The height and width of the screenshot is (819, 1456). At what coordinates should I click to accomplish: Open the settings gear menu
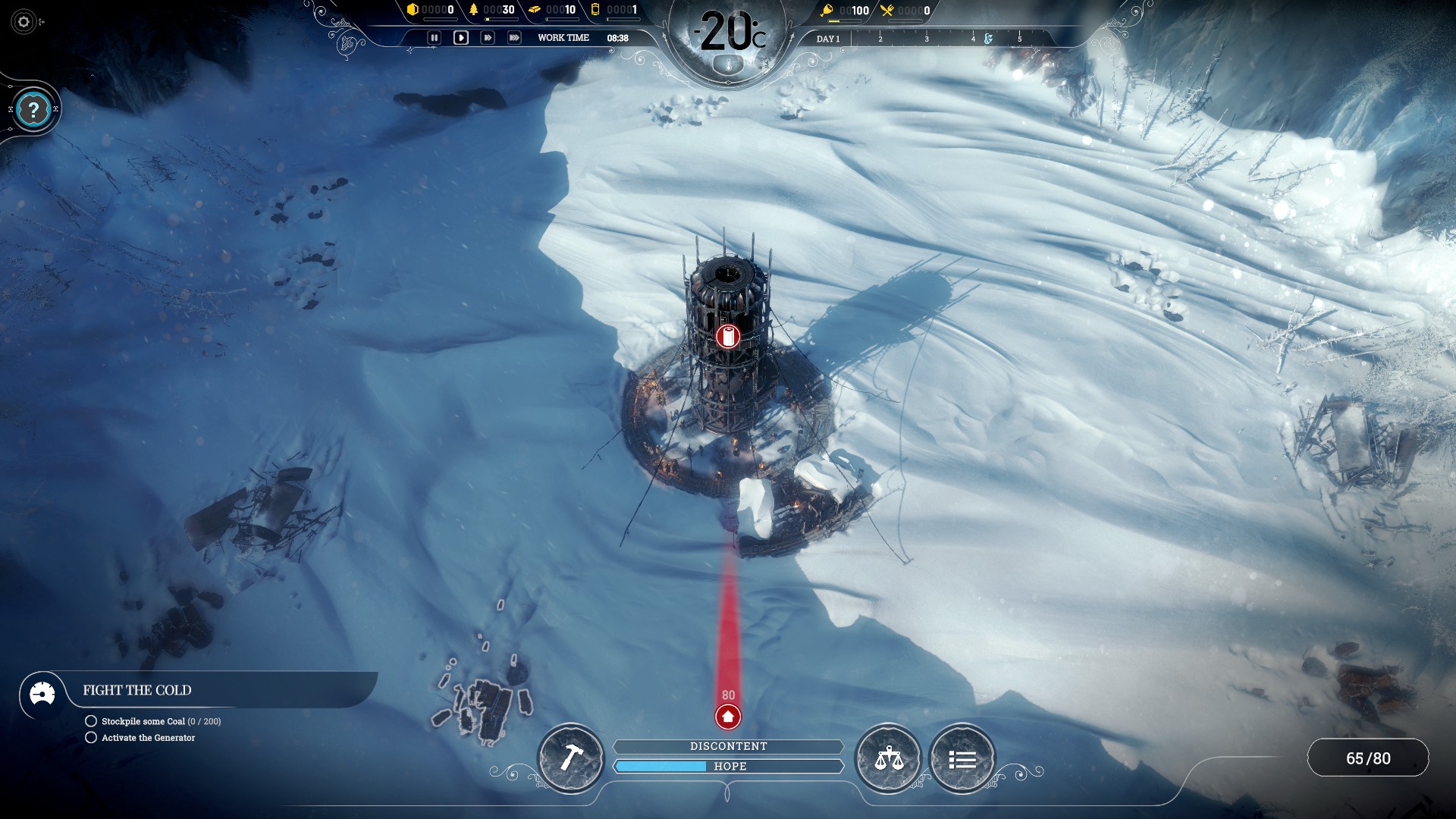click(24, 22)
